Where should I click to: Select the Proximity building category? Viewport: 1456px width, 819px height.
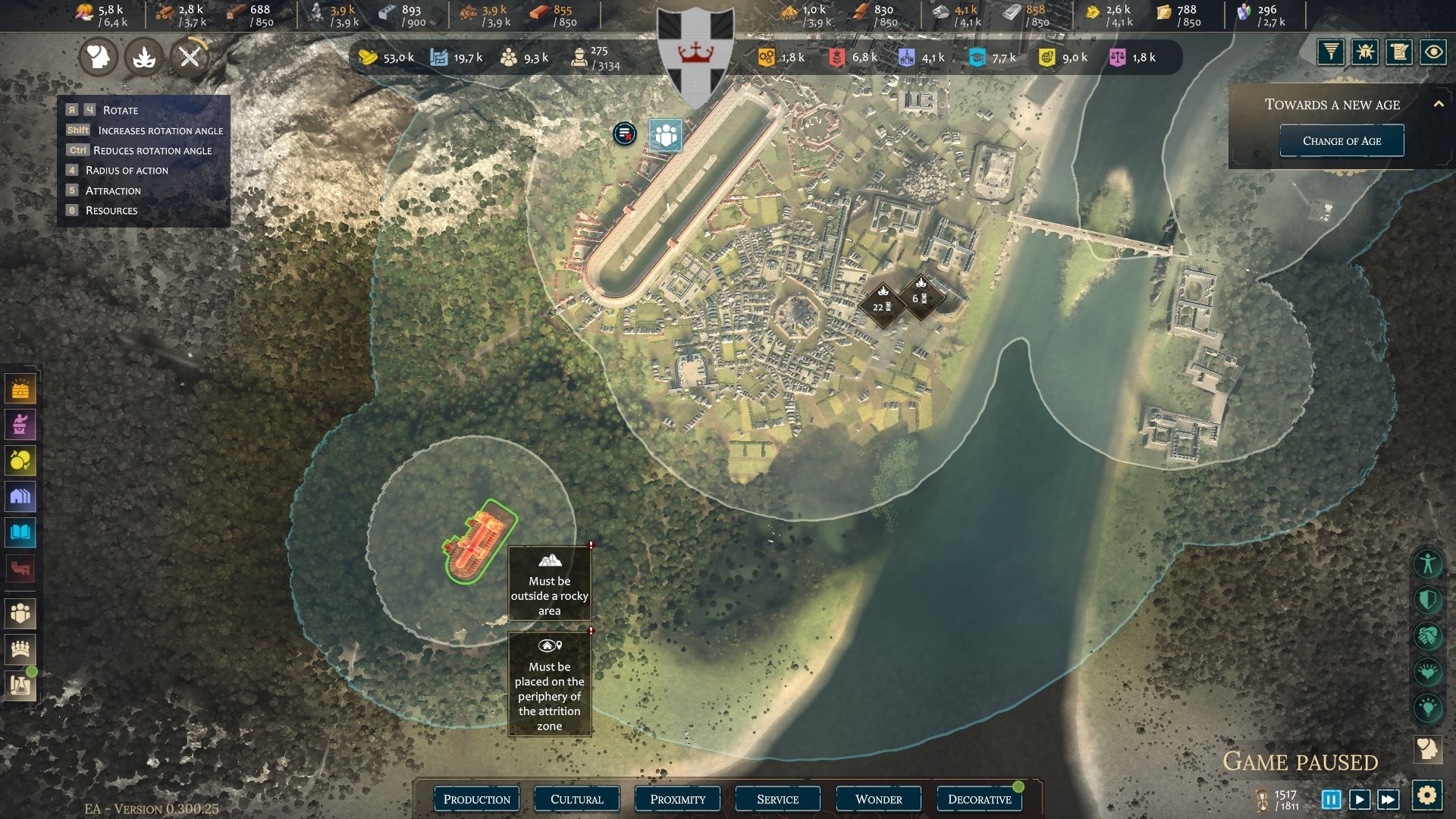[x=677, y=799]
